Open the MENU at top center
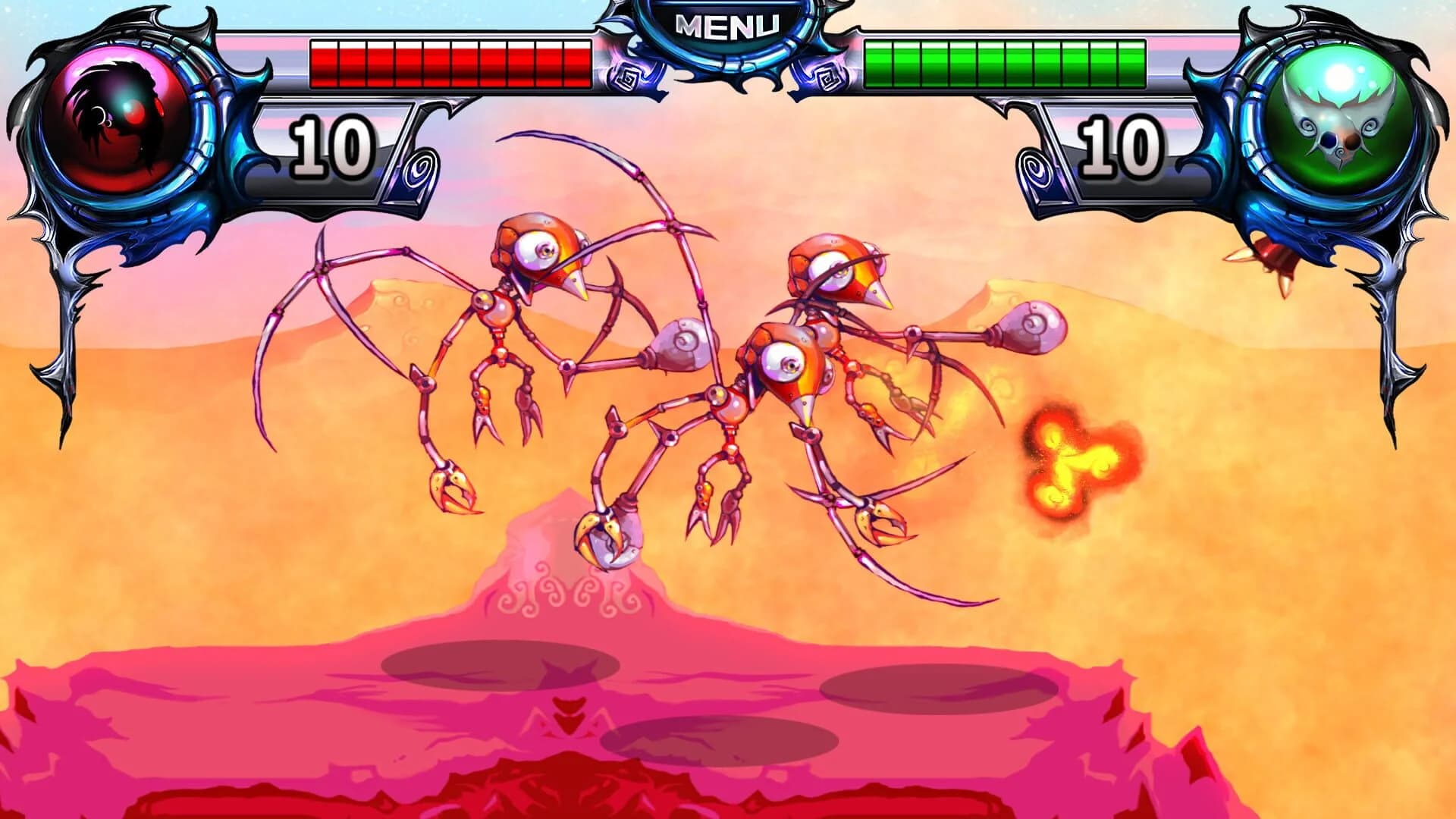1456x819 pixels. [728, 23]
